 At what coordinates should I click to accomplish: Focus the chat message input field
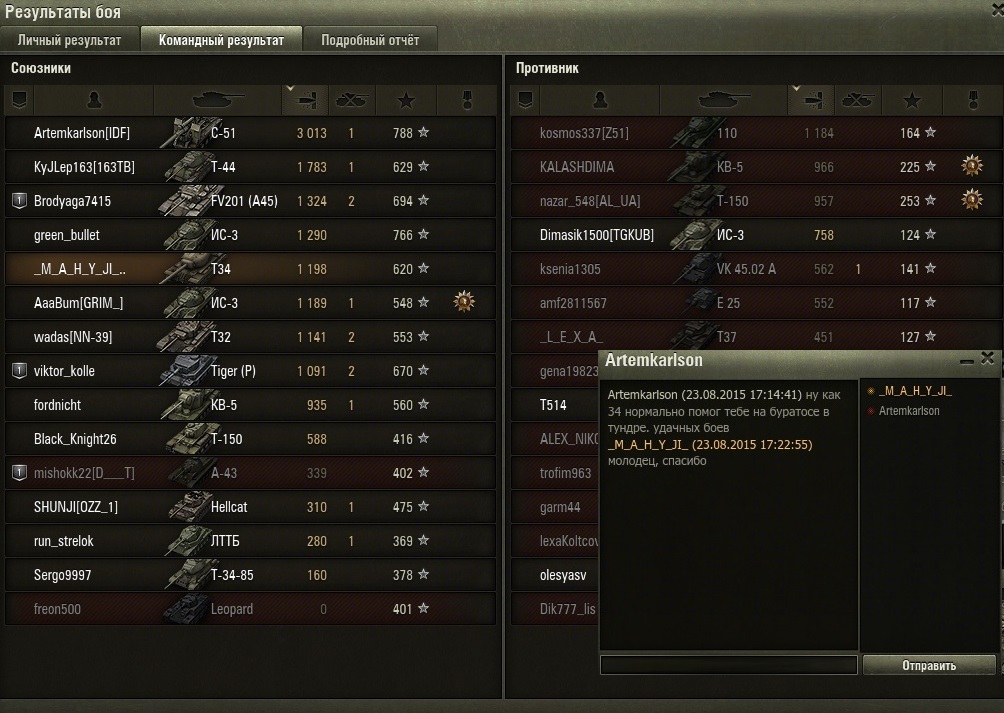click(728, 665)
